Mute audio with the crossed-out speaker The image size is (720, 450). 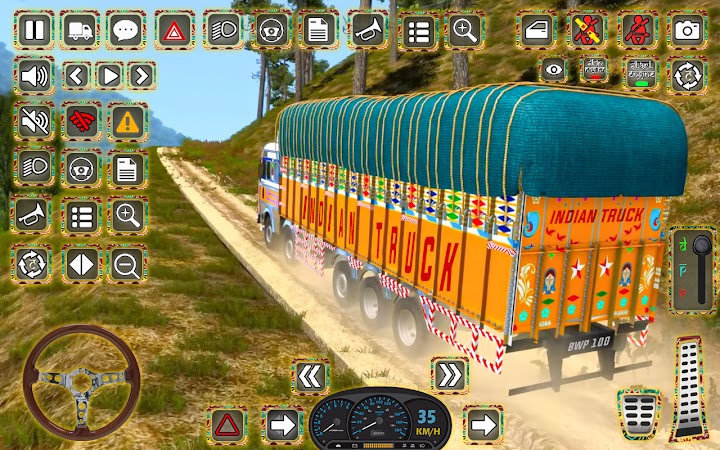[x=34, y=122]
